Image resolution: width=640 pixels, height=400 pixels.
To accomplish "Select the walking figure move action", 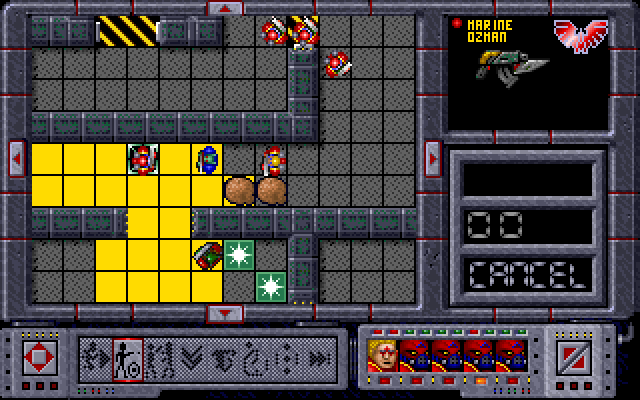I will coord(97,356).
